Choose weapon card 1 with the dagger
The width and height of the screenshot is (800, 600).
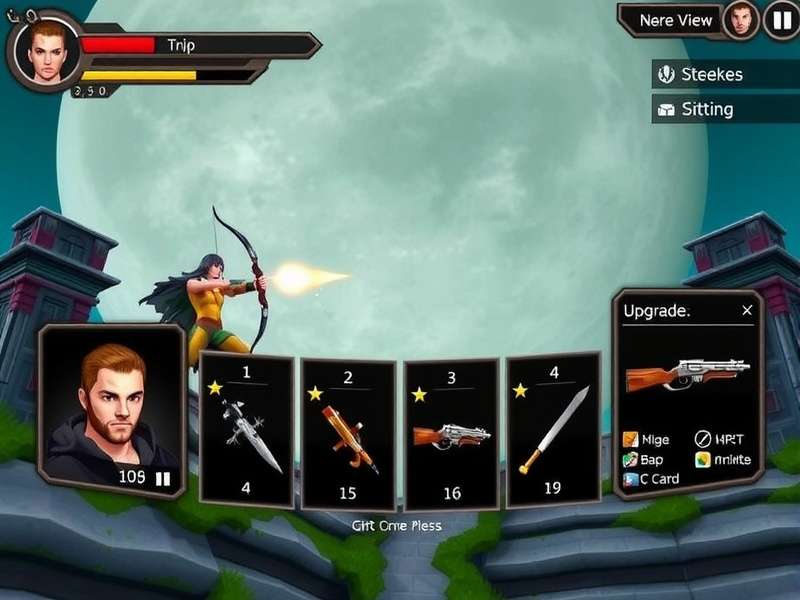(x=246, y=432)
